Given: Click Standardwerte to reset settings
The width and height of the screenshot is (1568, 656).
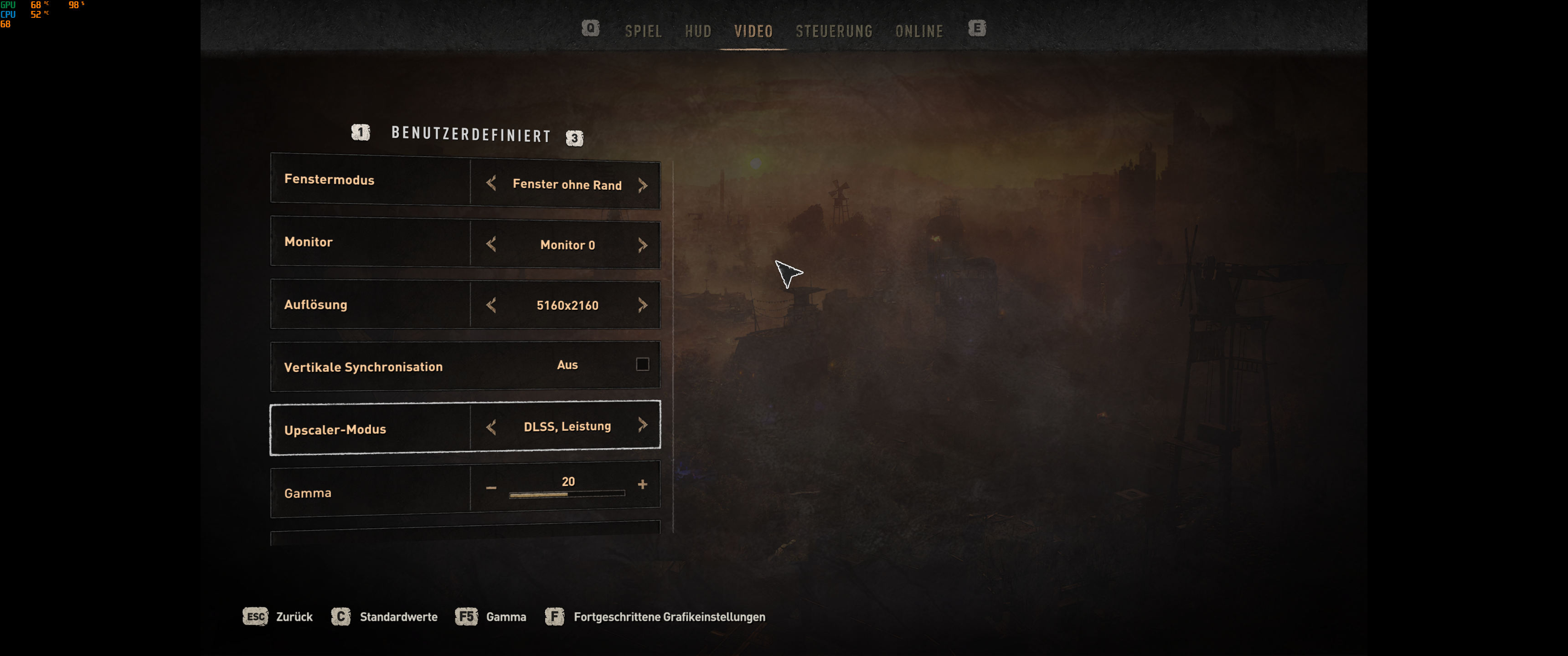Looking at the screenshot, I should pos(399,616).
